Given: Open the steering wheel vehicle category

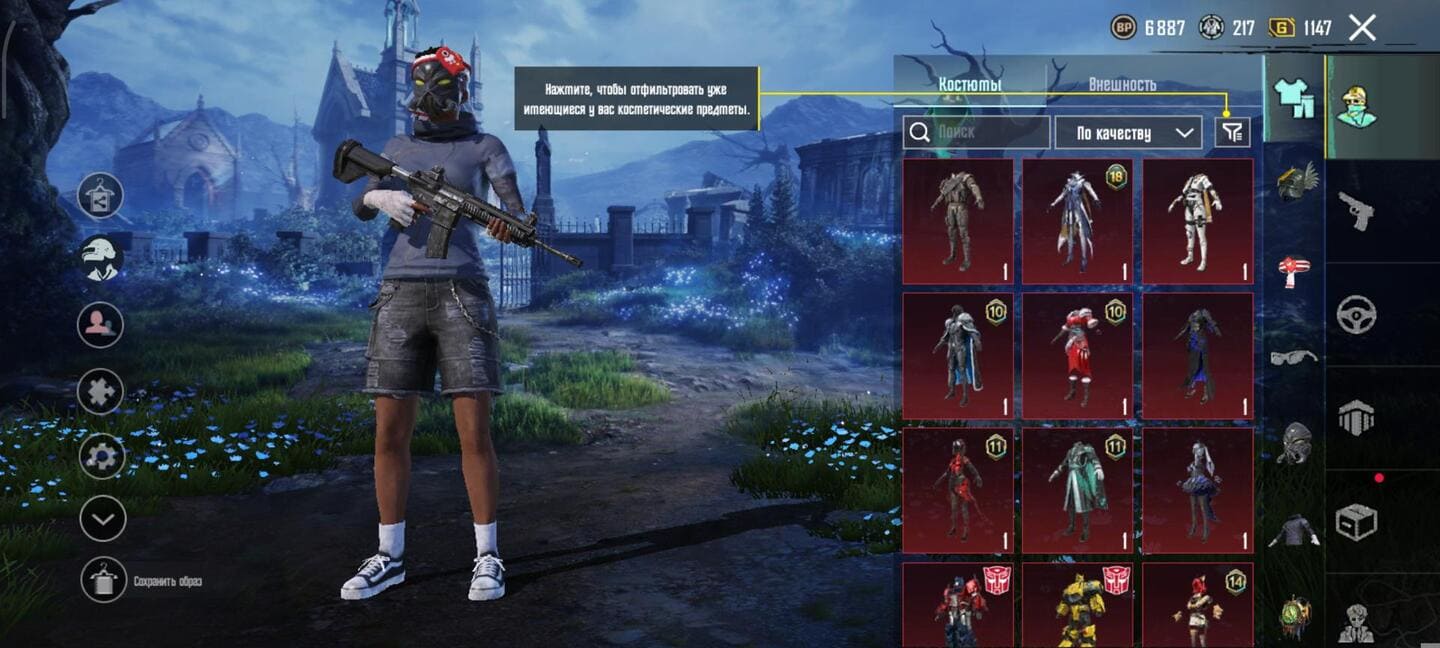Looking at the screenshot, I should 1356,315.
